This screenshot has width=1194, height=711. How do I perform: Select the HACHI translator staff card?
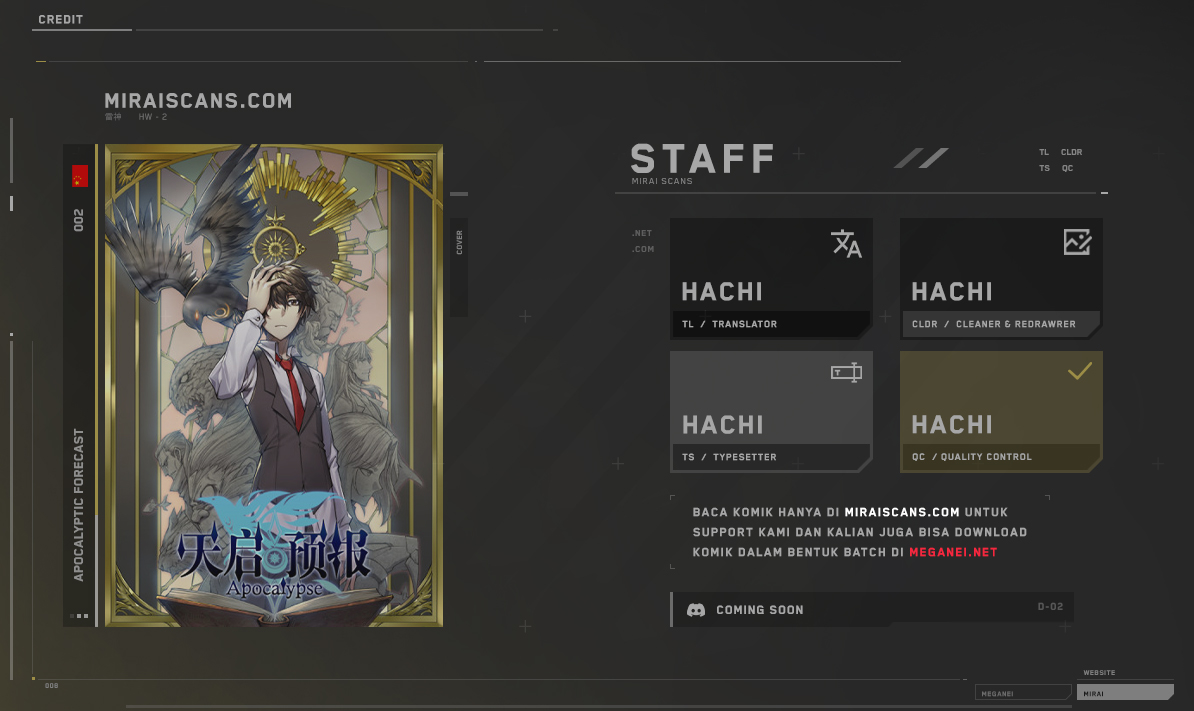coord(771,278)
